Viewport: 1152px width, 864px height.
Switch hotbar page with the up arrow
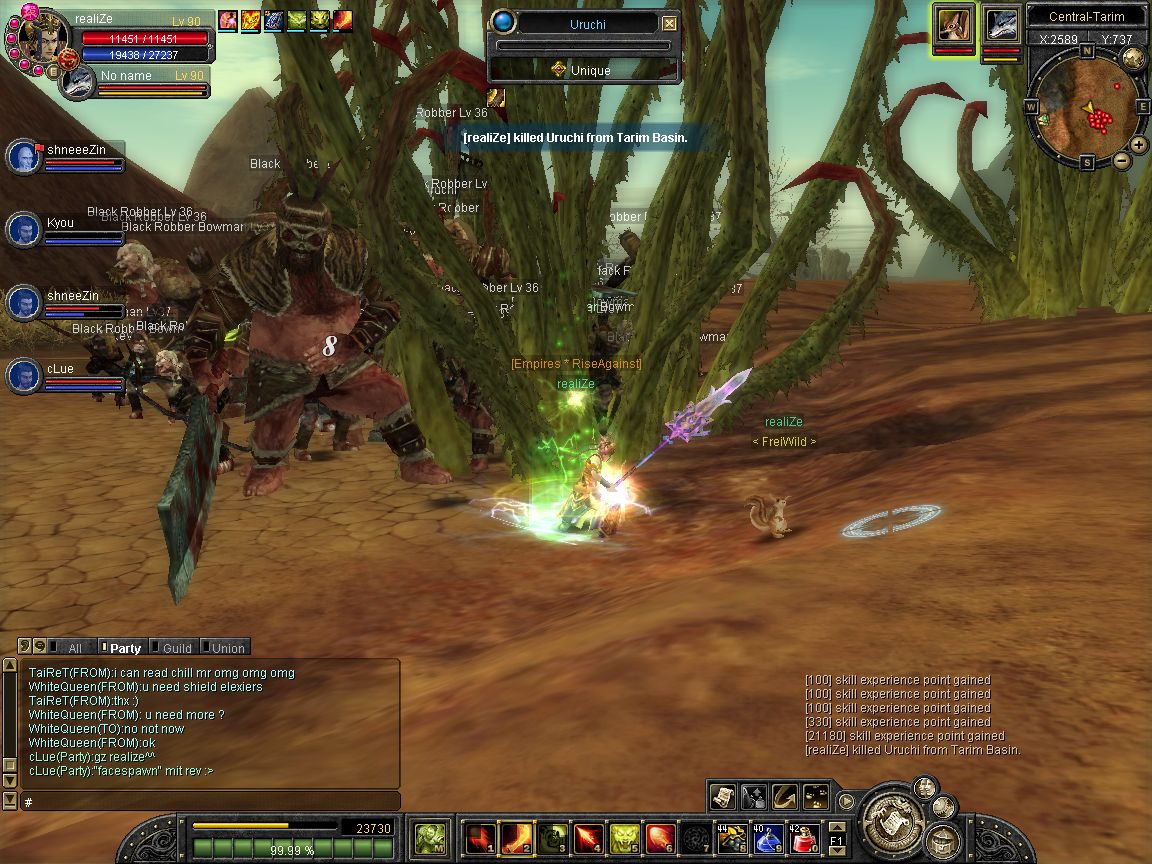837,827
